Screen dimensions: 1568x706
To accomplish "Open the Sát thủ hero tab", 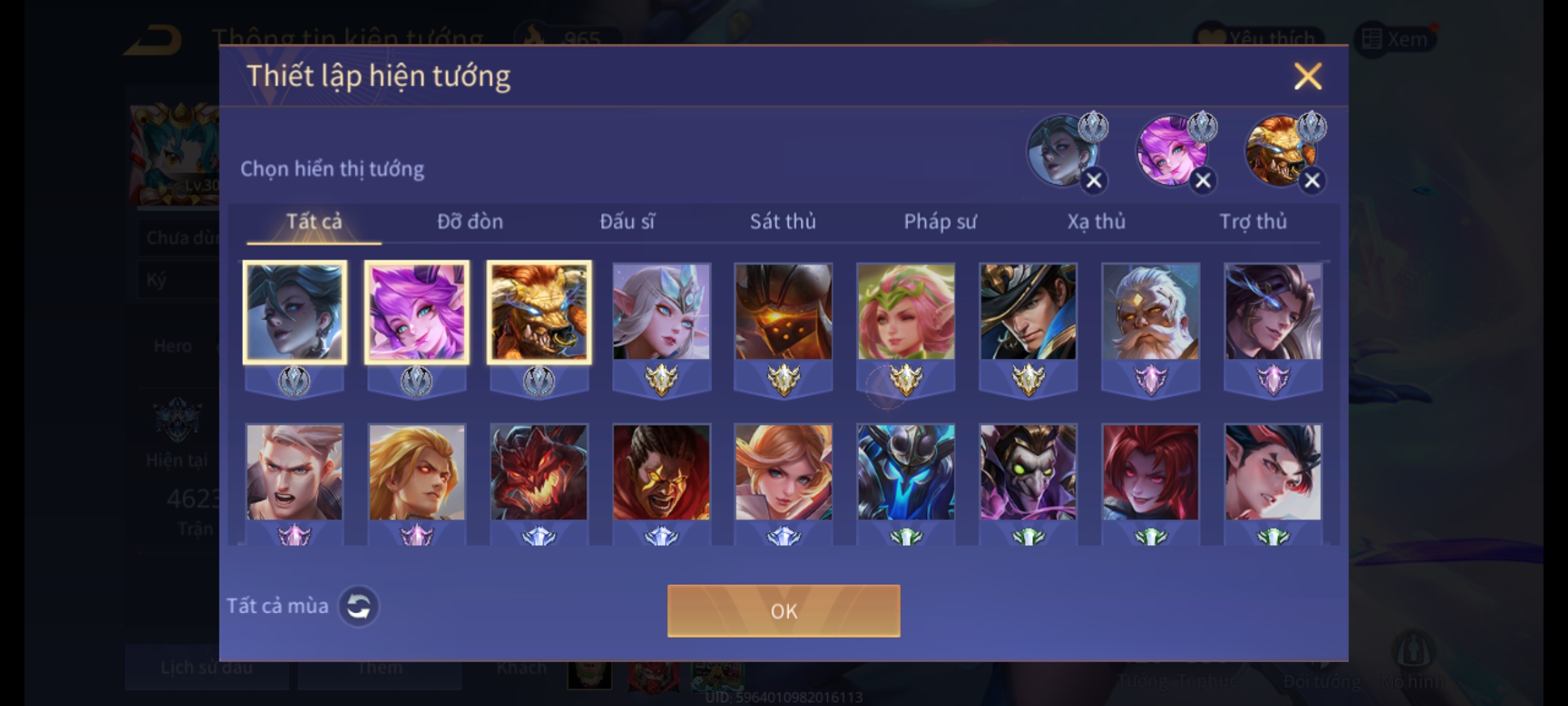I will point(783,222).
